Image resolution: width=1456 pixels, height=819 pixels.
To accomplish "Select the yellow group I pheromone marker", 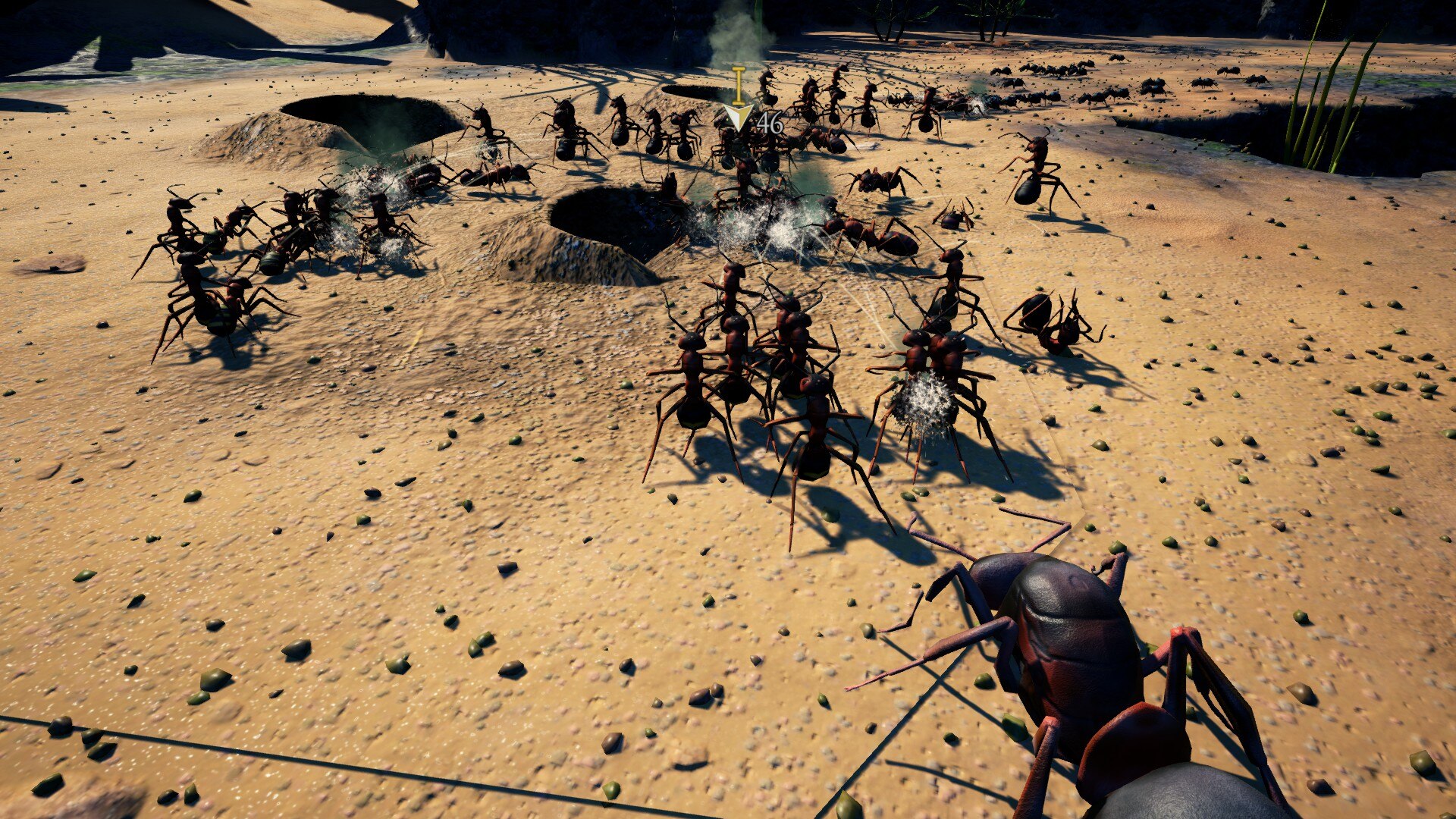I will tap(738, 102).
